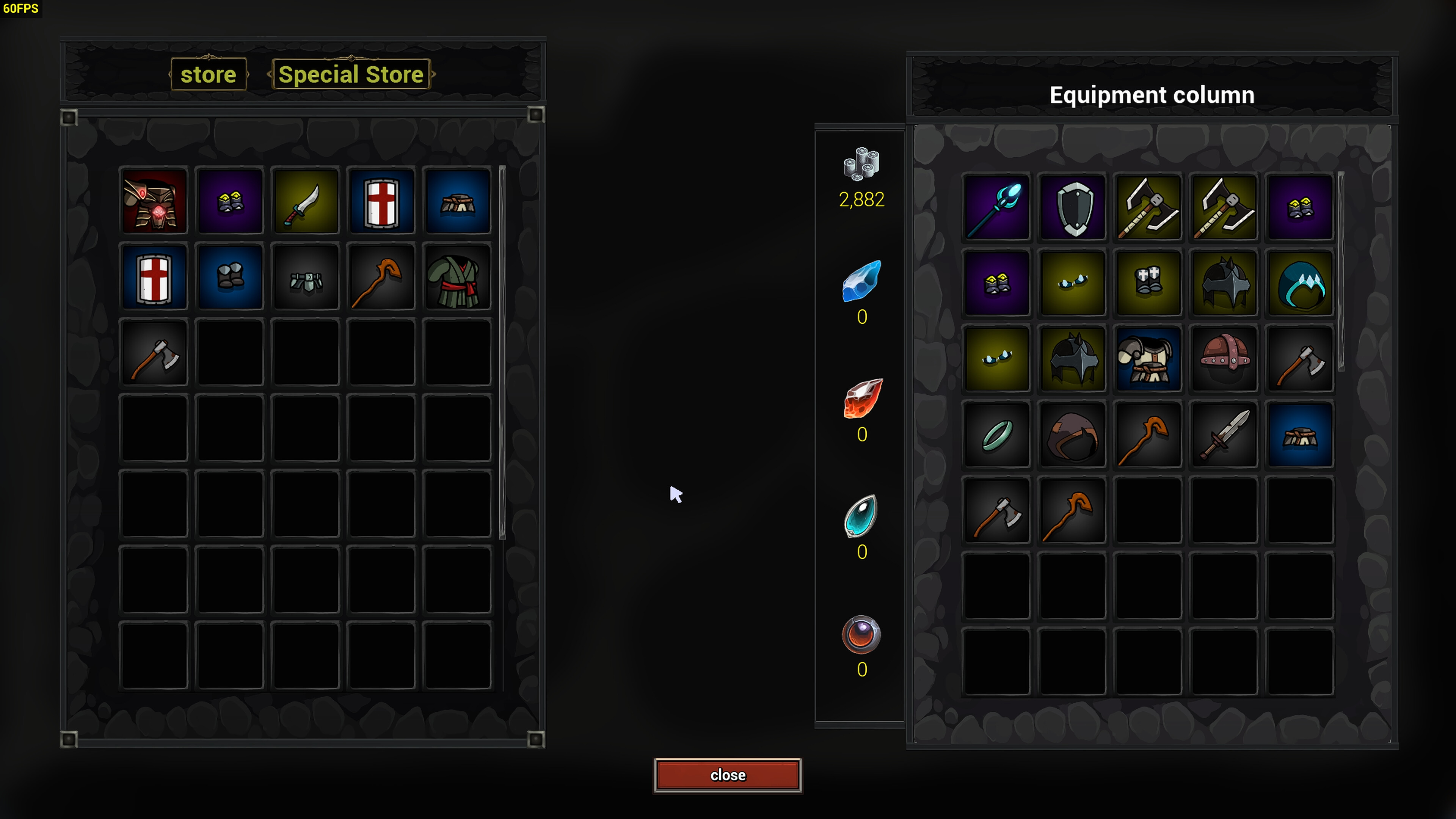
Task: Select the dagger icon in the Equipment column
Action: pyautogui.click(x=1224, y=434)
